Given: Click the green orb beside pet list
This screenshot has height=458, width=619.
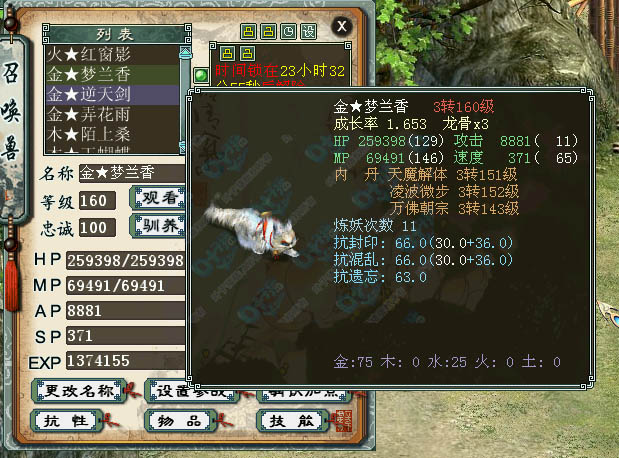Looking at the screenshot, I should pyautogui.click(x=200, y=75).
